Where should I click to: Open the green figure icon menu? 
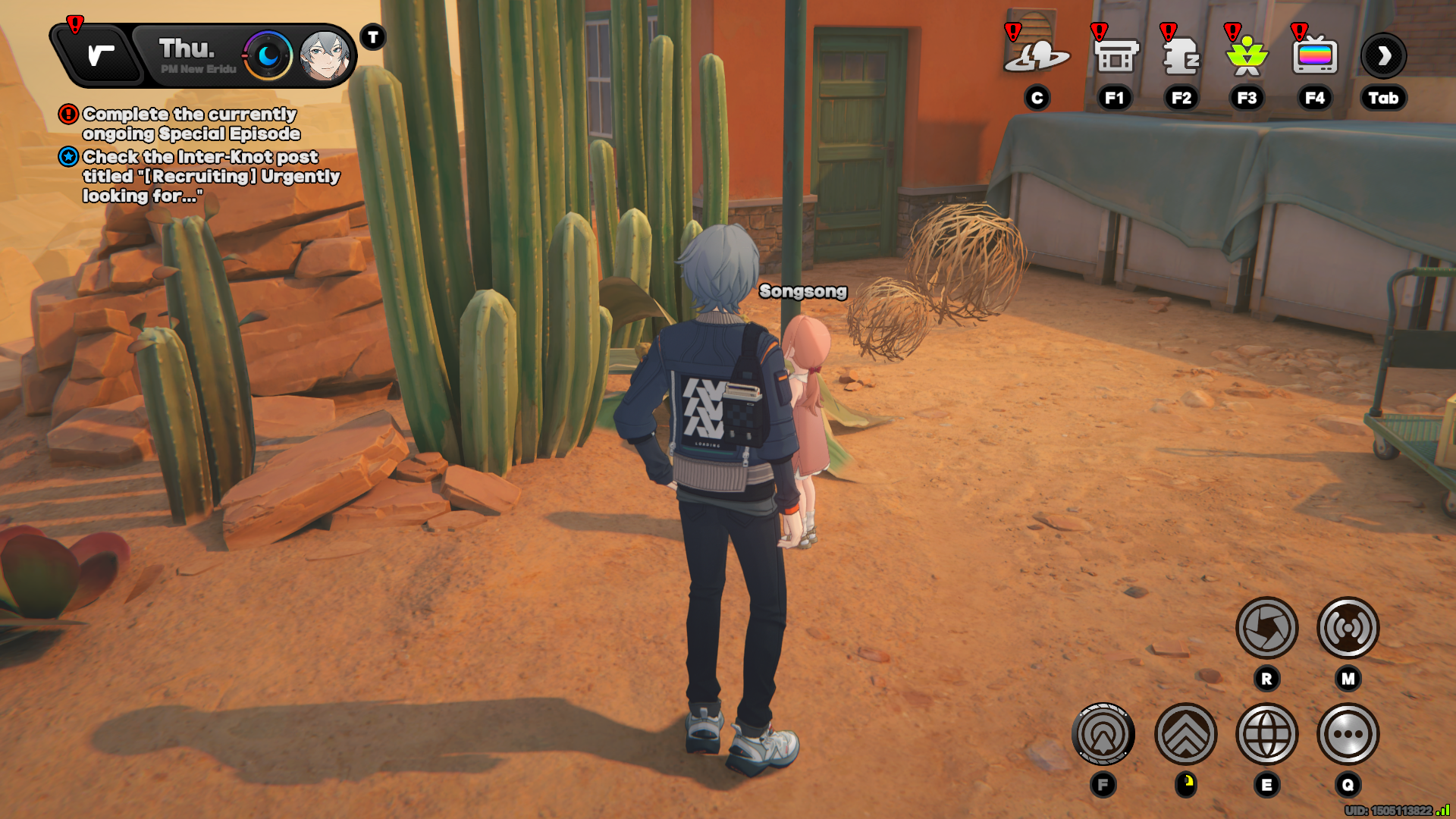click(x=1247, y=55)
